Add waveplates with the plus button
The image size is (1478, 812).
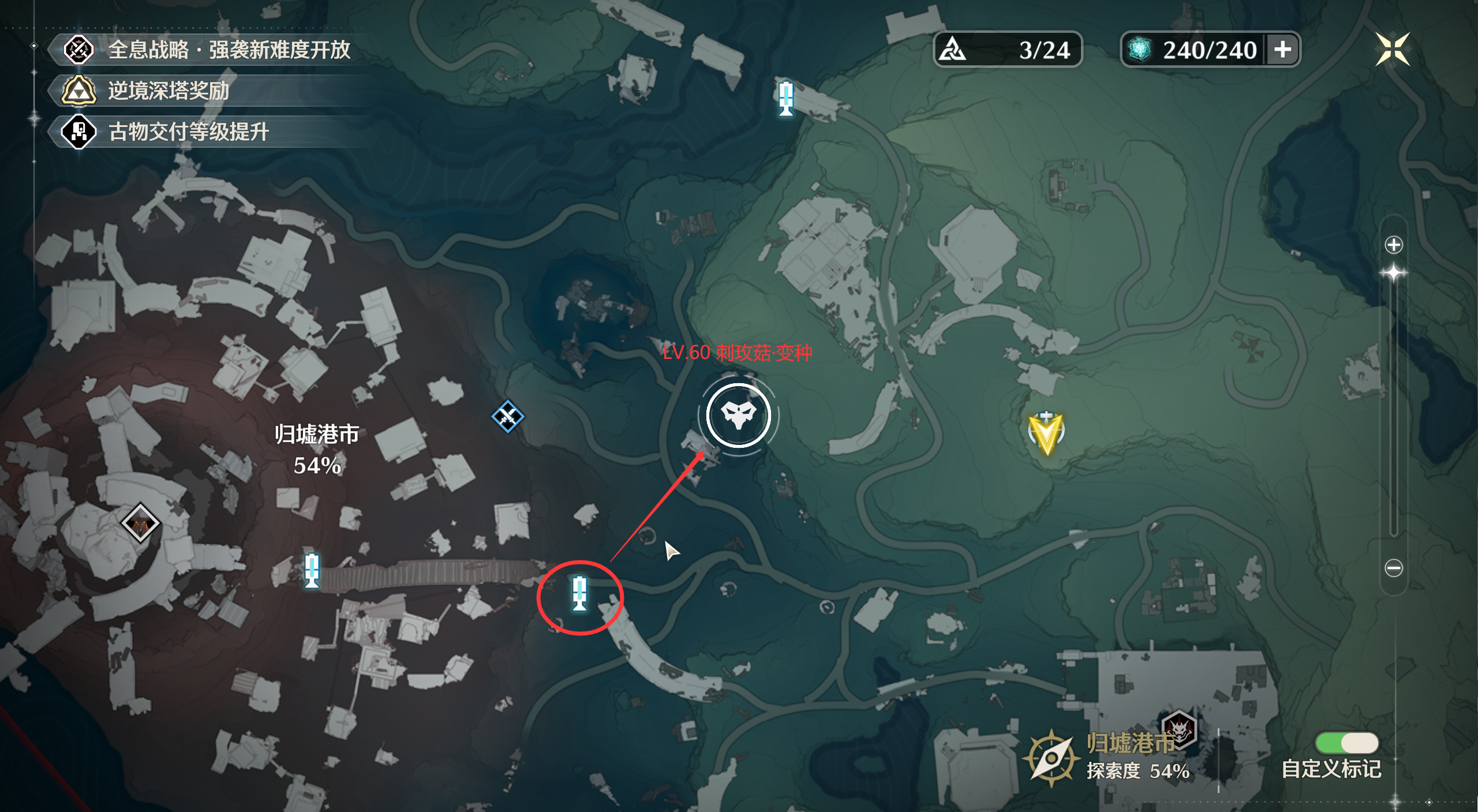click(x=1283, y=50)
